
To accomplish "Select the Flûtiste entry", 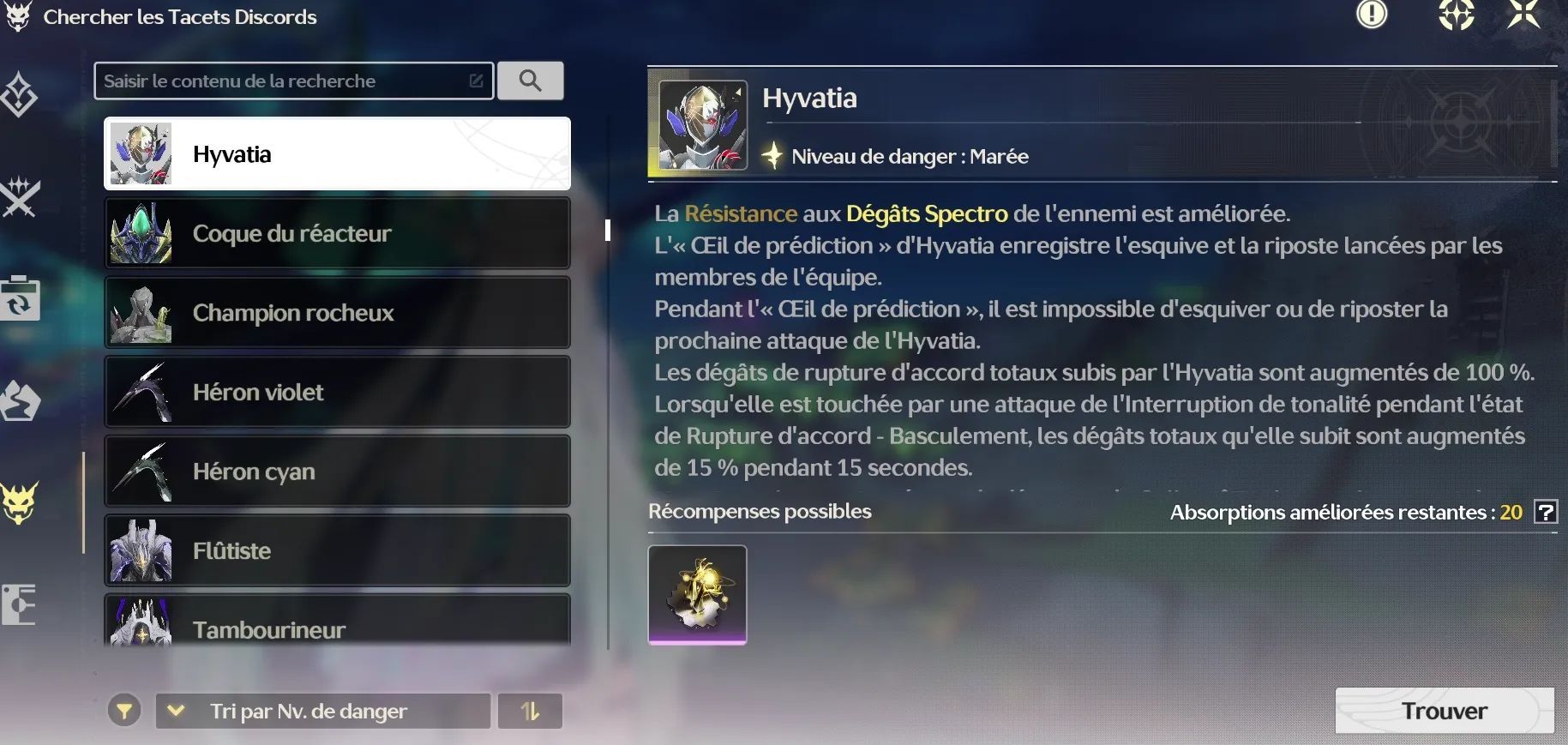I will (x=337, y=550).
